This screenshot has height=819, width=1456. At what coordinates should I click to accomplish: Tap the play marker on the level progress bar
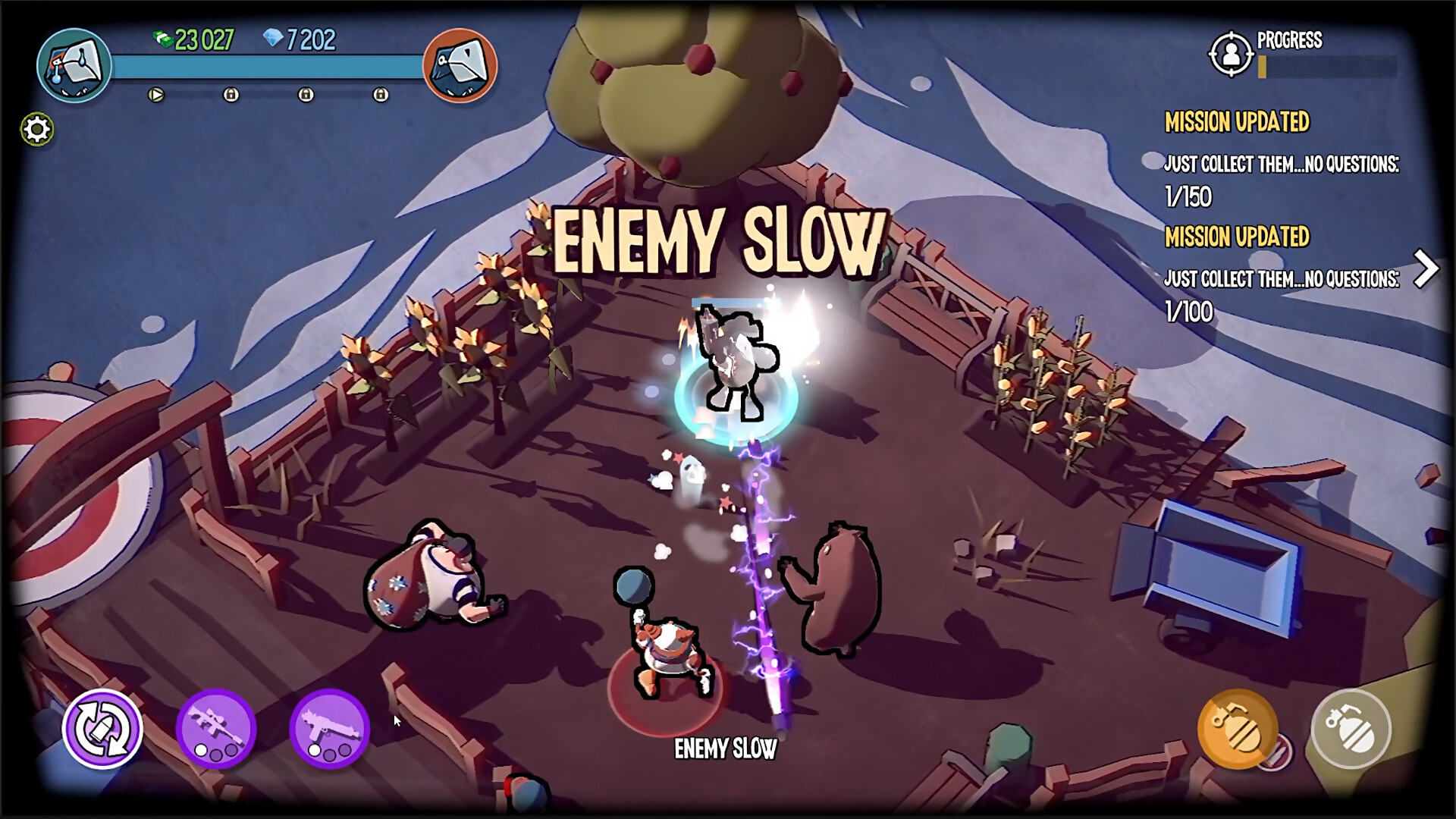point(155,94)
